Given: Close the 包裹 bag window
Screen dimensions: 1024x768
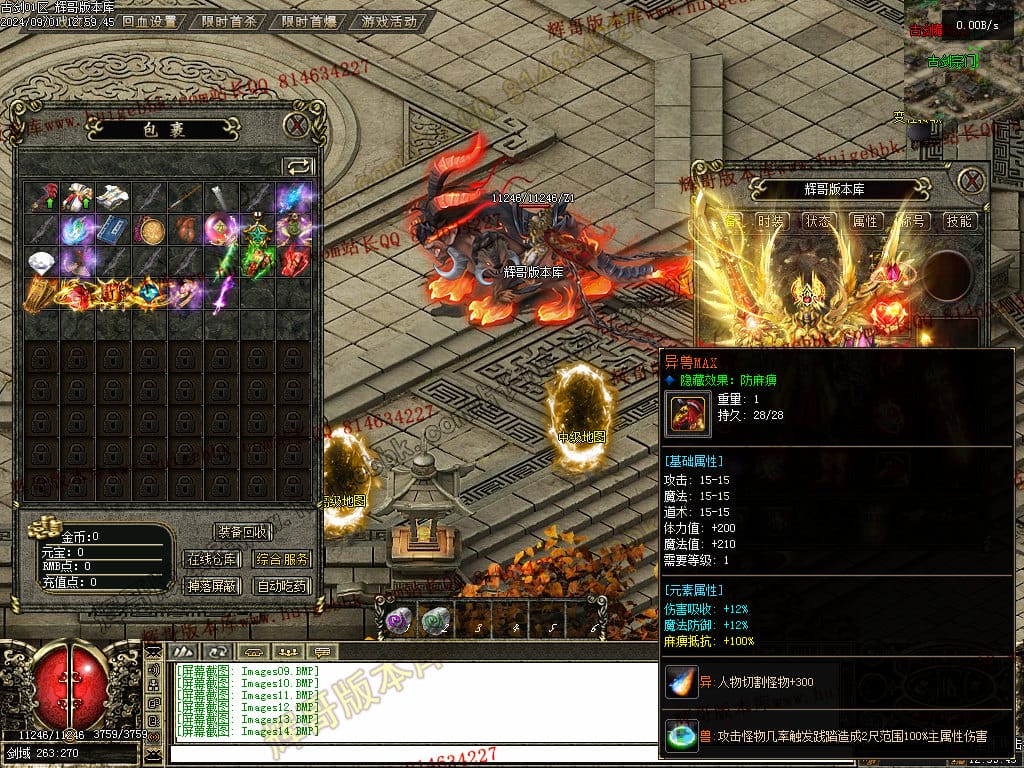Looking at the screenshot, I should click(296, 125).
